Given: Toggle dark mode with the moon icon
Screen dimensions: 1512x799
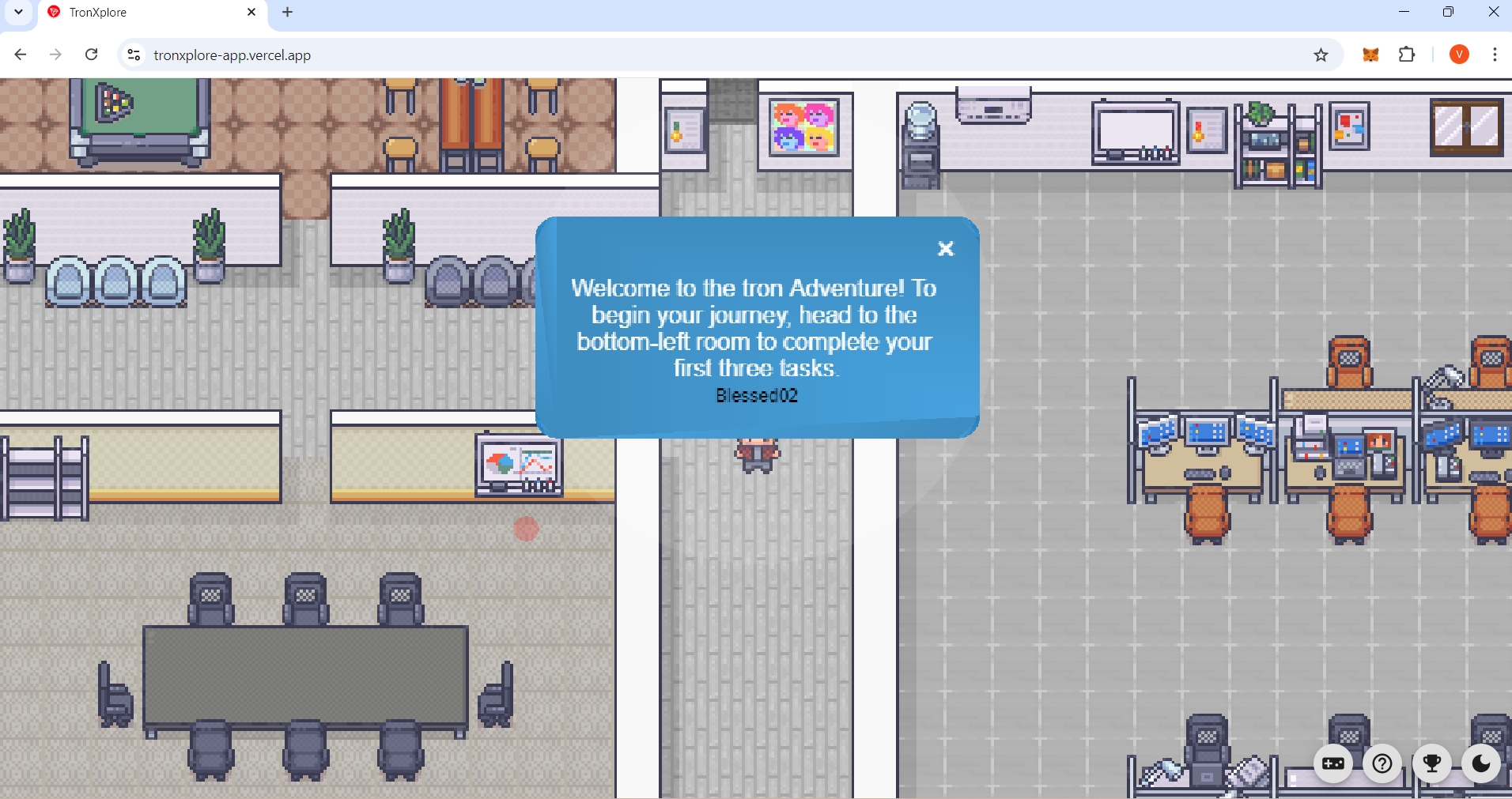Looking at the screenshot, I should point(1480,763).
